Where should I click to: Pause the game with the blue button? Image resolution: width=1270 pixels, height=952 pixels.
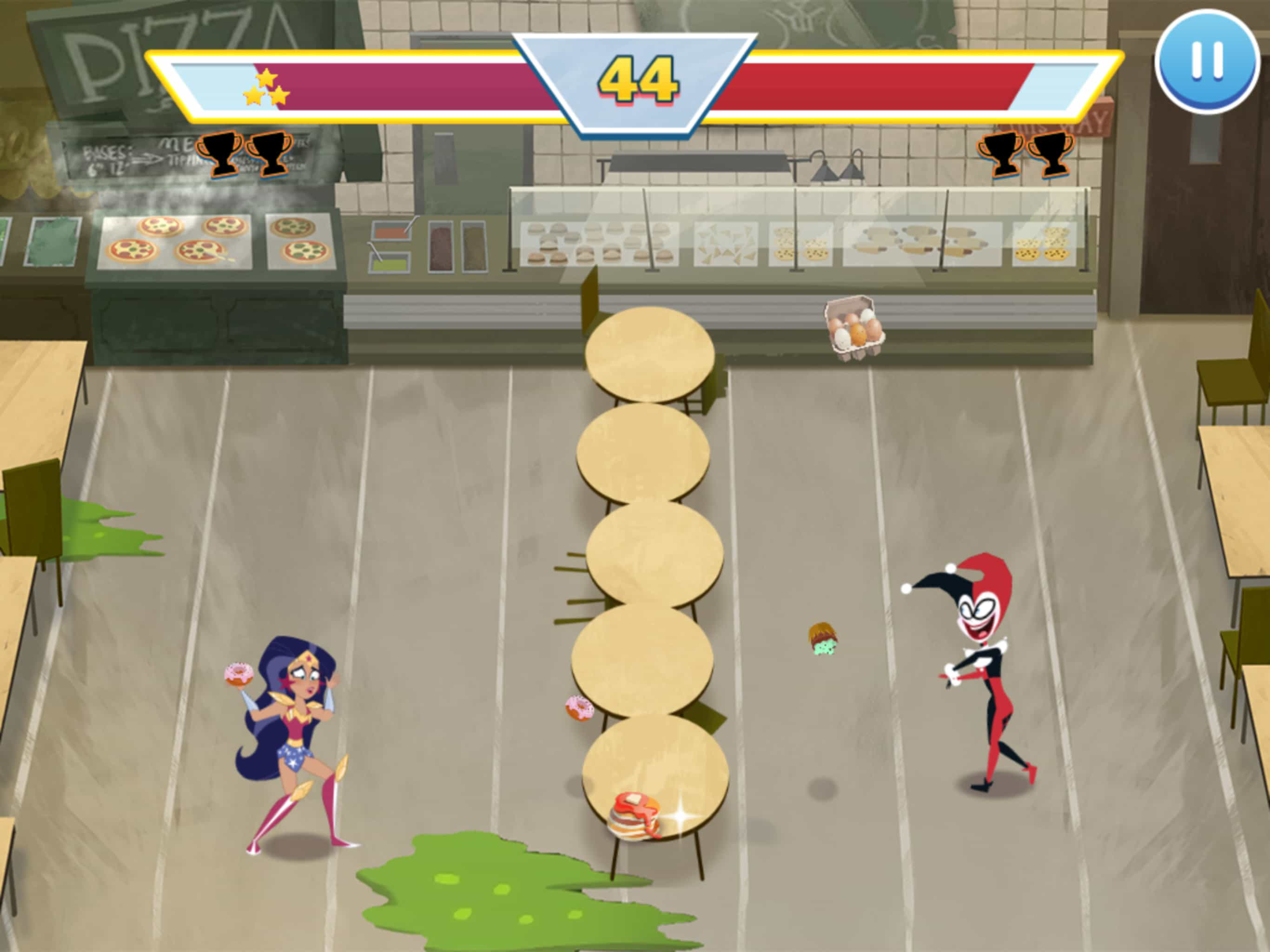(x=1206, y=61)
